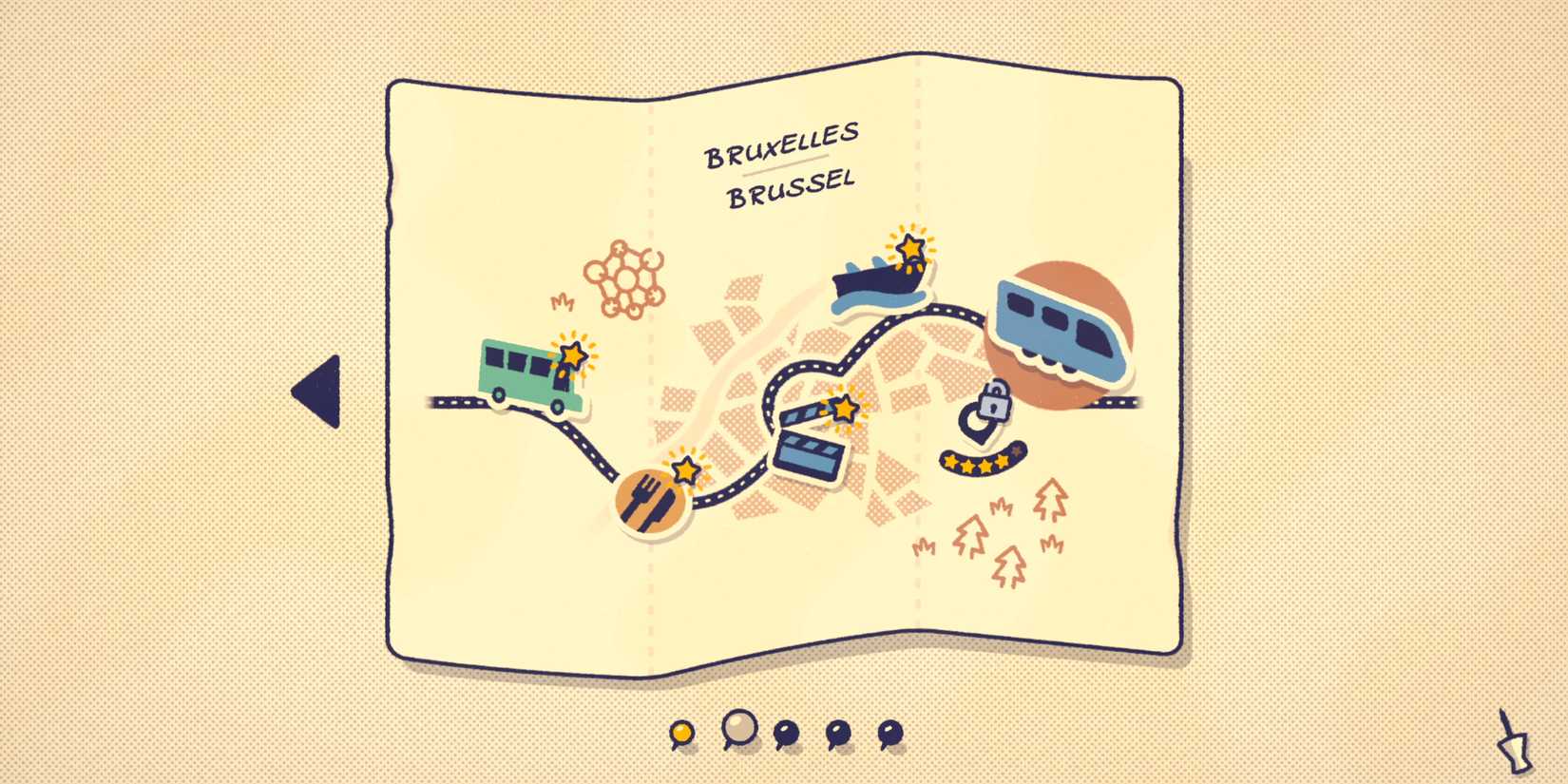
Task: Select the yellow city pin dot
Action: pyautogui.click(x=681, y=732)
